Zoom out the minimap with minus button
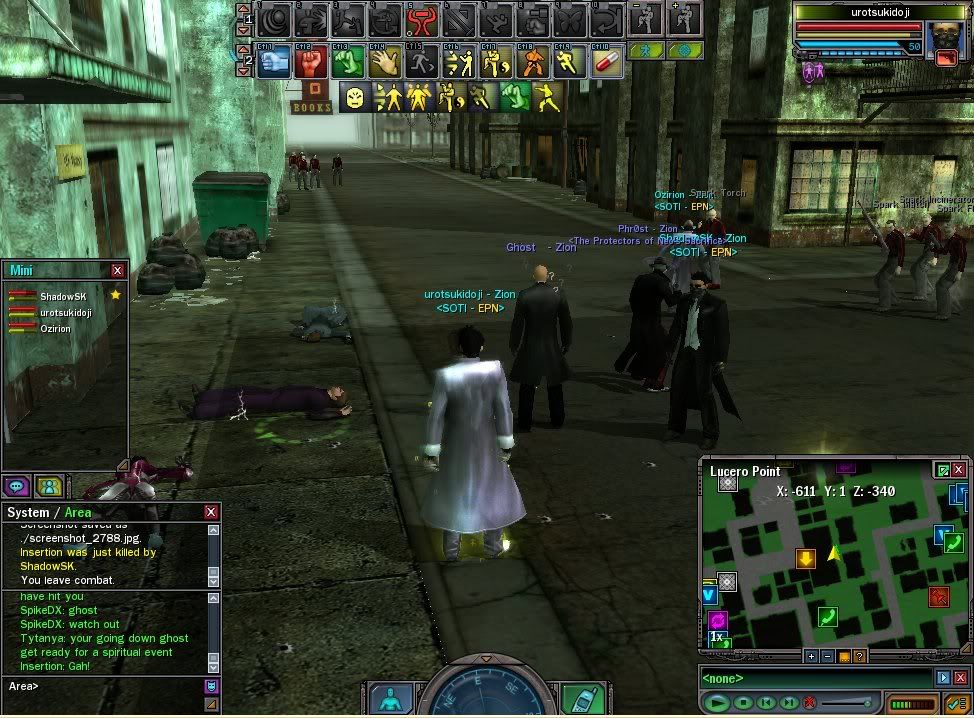The height and width of the screenshot is (718, 974). [827, 656]
